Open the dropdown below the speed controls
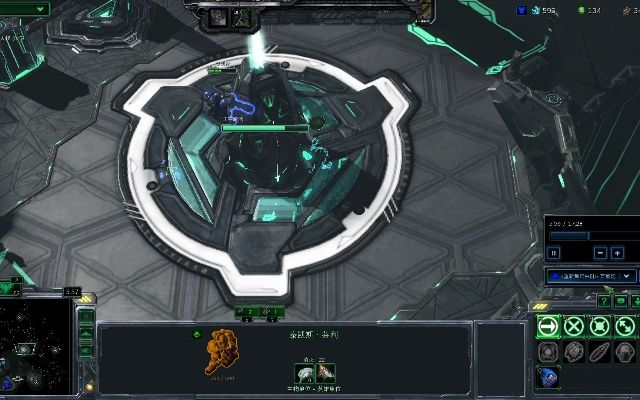This screenshot has height=400, width=640. pyautogui.click(x=590, y=275)
